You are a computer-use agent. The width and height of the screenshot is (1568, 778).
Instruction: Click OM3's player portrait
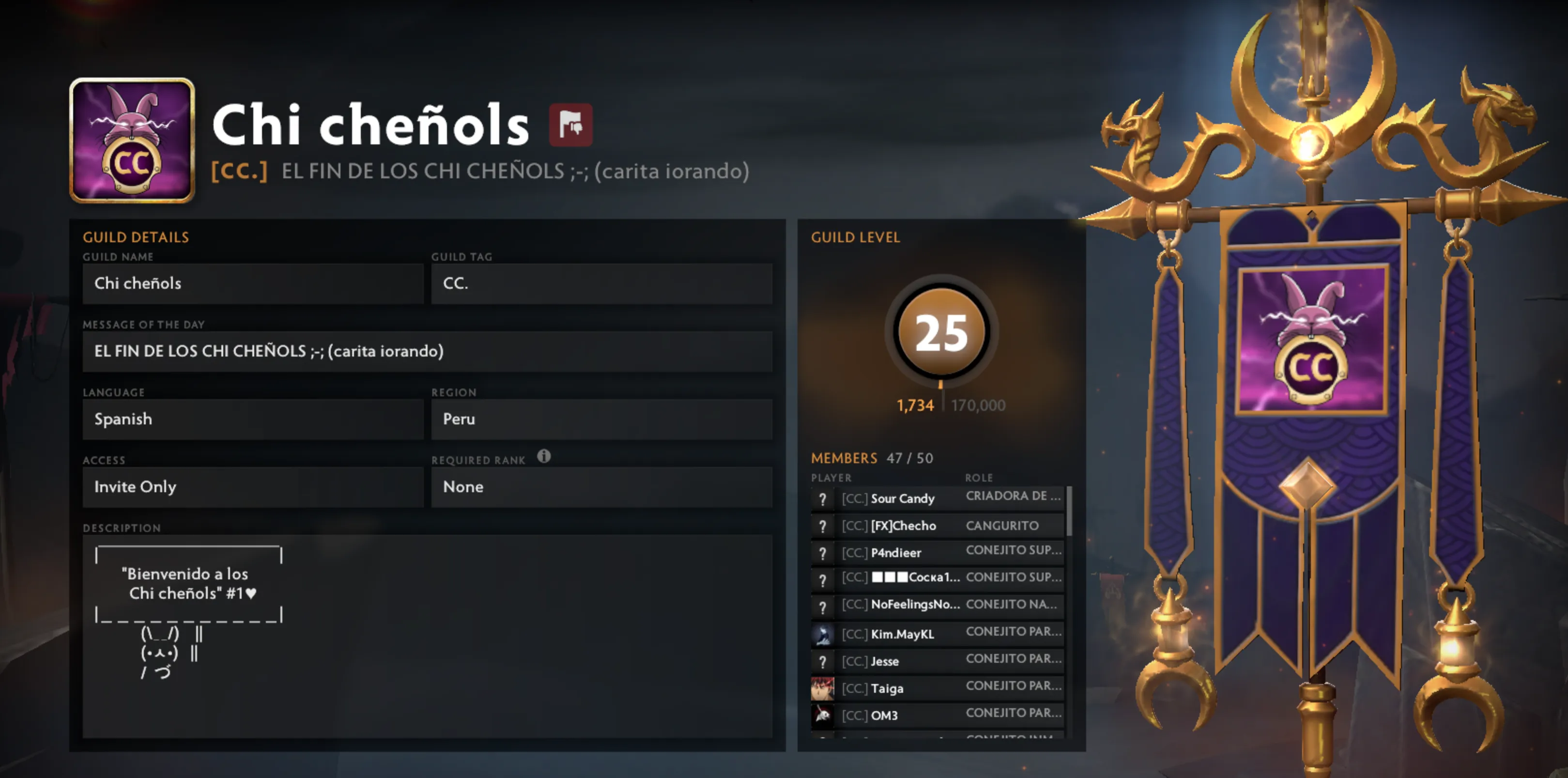(823, 716)
